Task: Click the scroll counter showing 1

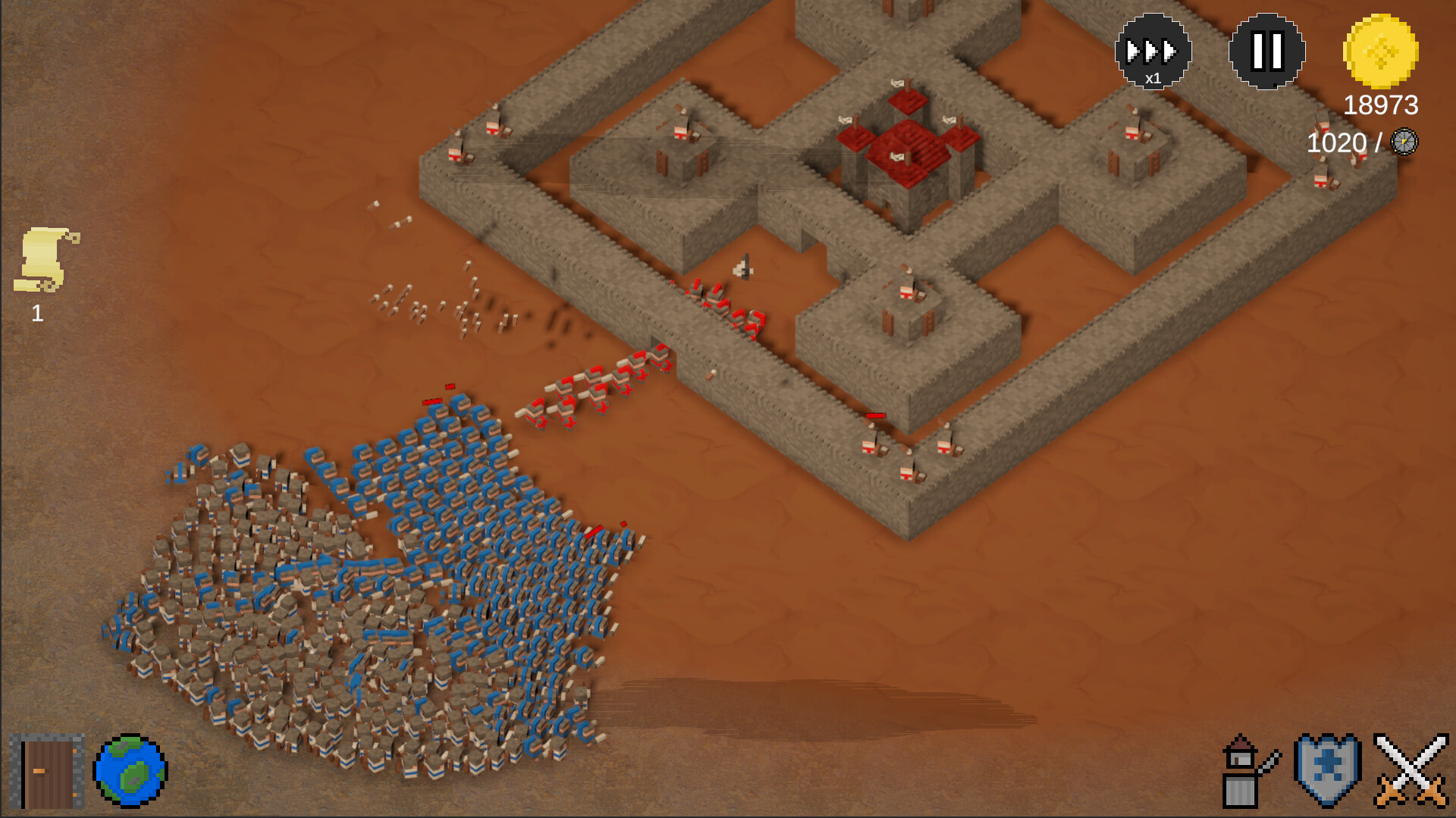Action: (36, 314)
